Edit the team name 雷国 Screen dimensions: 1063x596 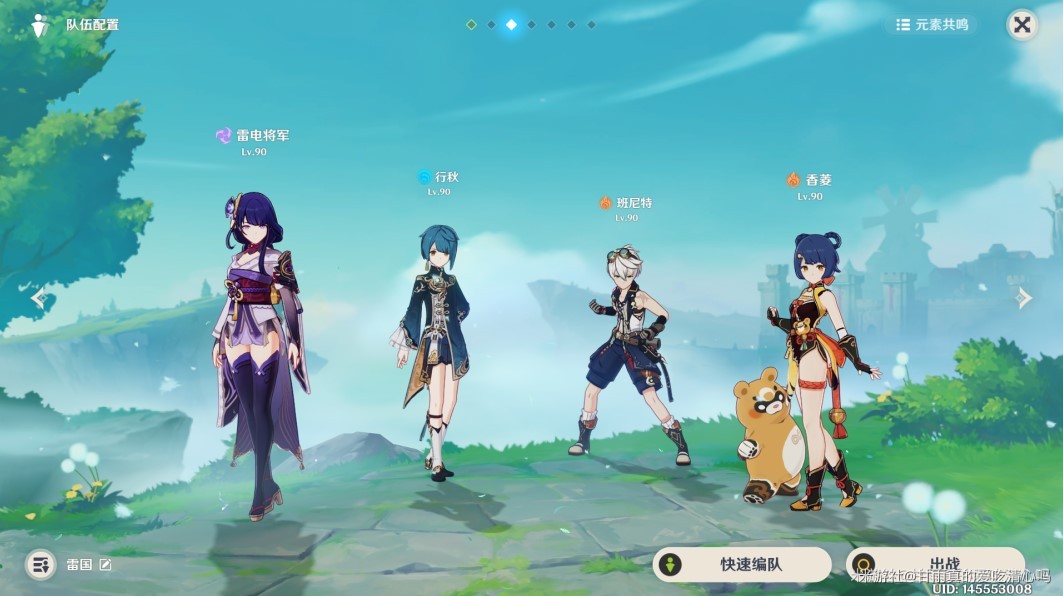coord(105,565)
